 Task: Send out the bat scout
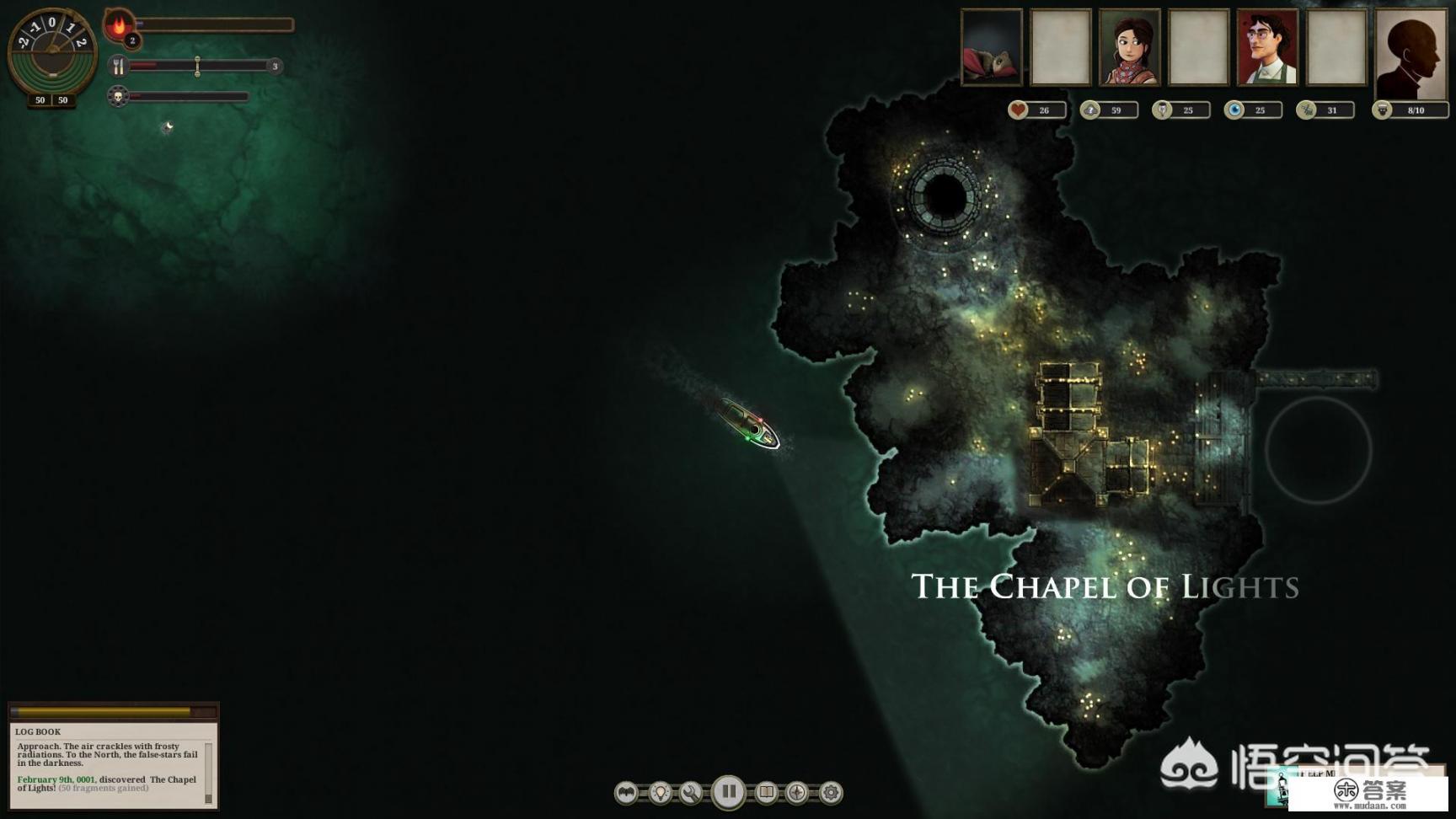pyautogui.click(x=625, y=792)
